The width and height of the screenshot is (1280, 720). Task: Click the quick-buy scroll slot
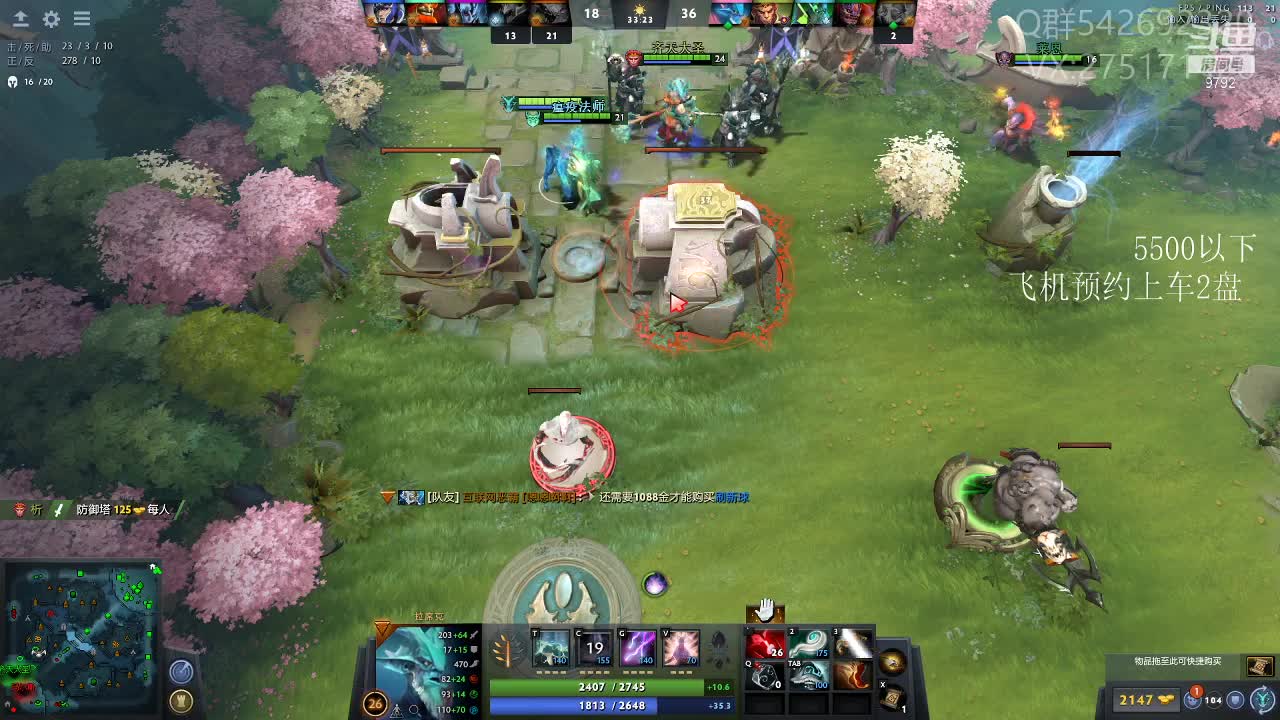[1259, 666]
